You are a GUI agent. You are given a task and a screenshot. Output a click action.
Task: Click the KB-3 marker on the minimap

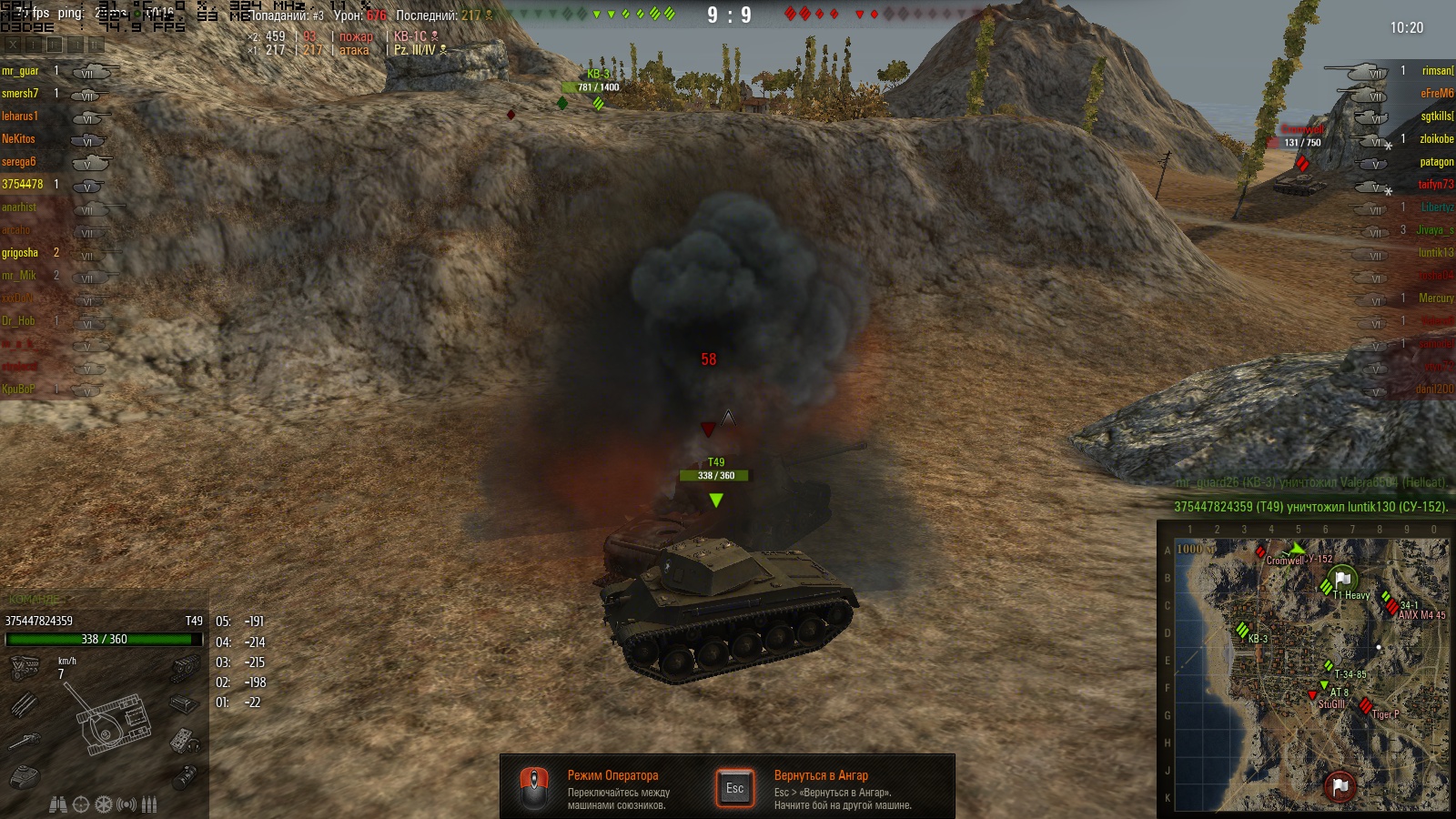(1243, 630)
